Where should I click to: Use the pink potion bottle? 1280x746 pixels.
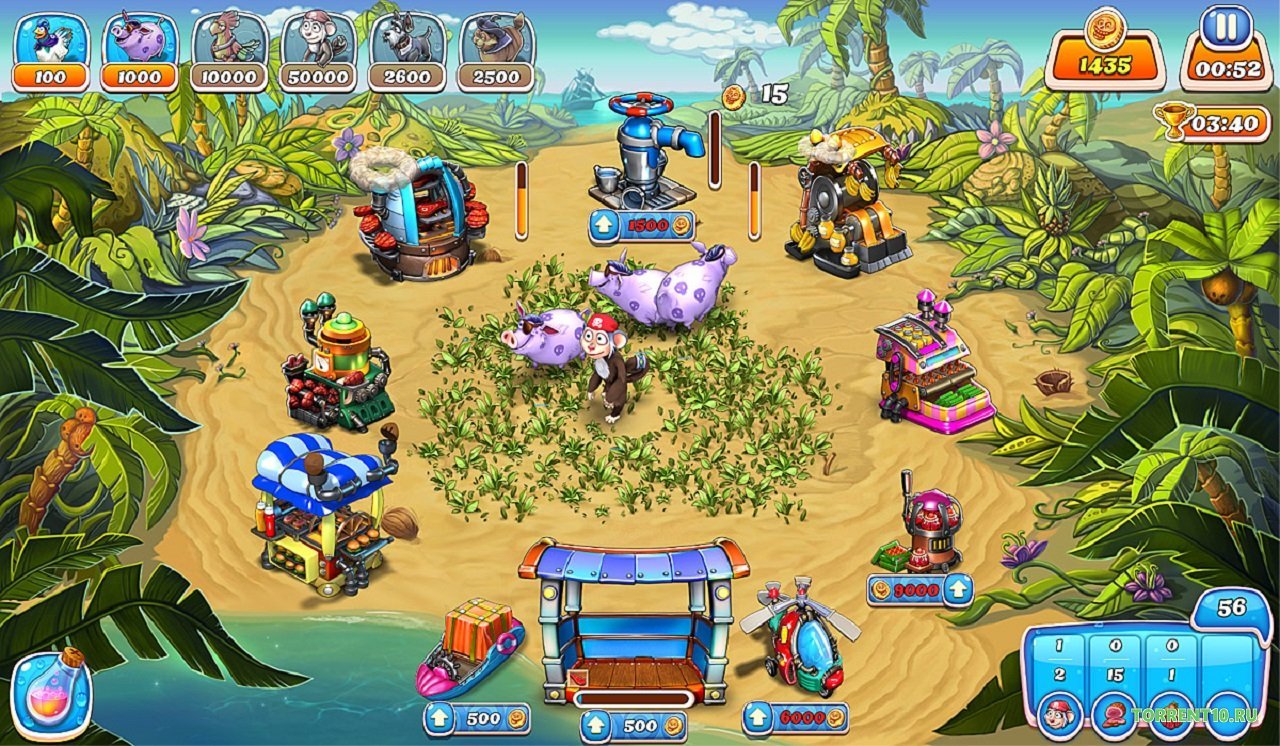point(51,692)
